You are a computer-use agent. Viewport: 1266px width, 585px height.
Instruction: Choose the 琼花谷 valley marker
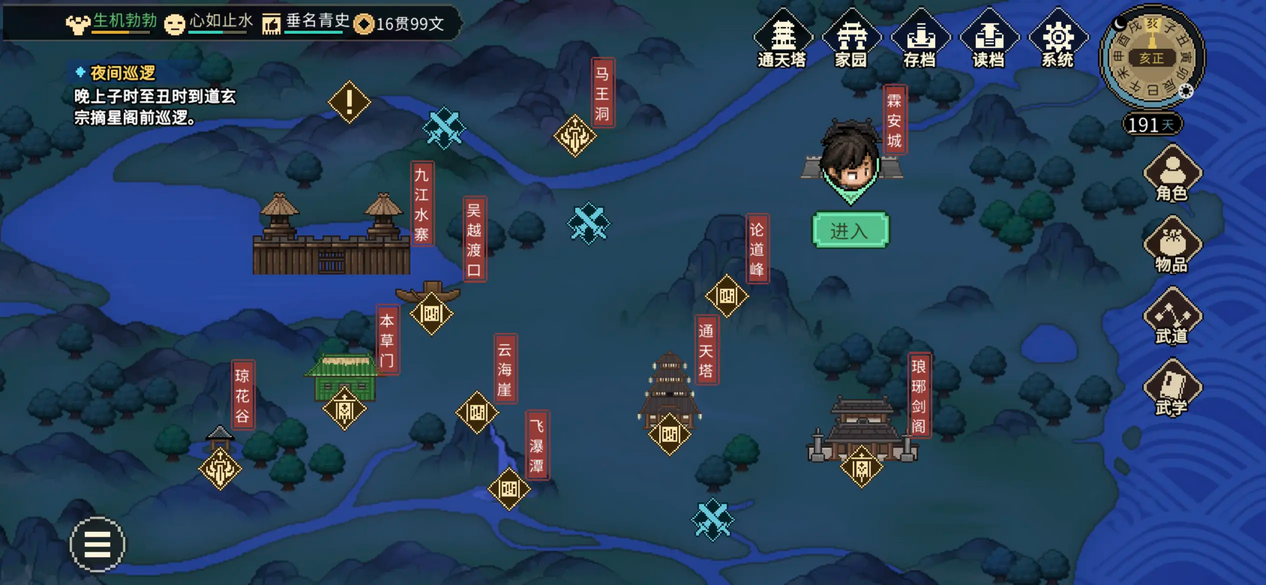click(220, 466)
